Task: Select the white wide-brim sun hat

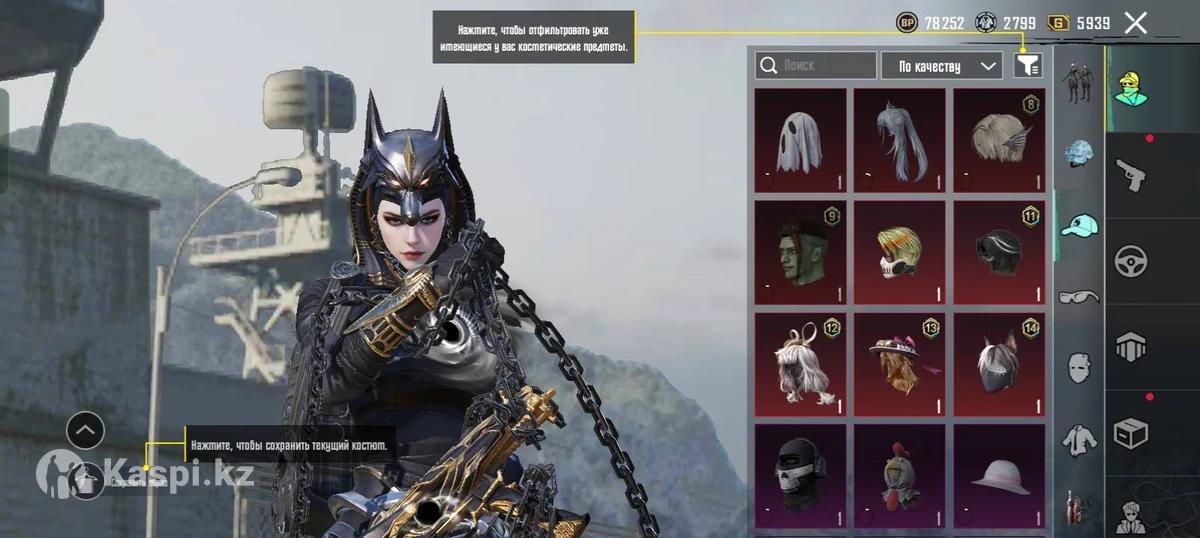Action: (x=999, y=476)
